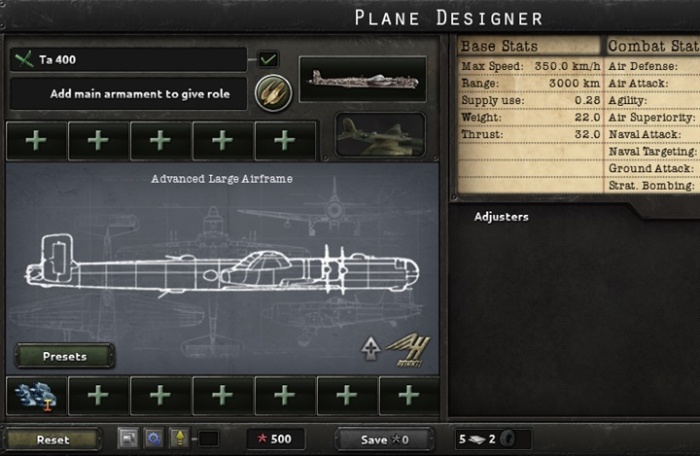Reset the plane design

coord(53,439)
